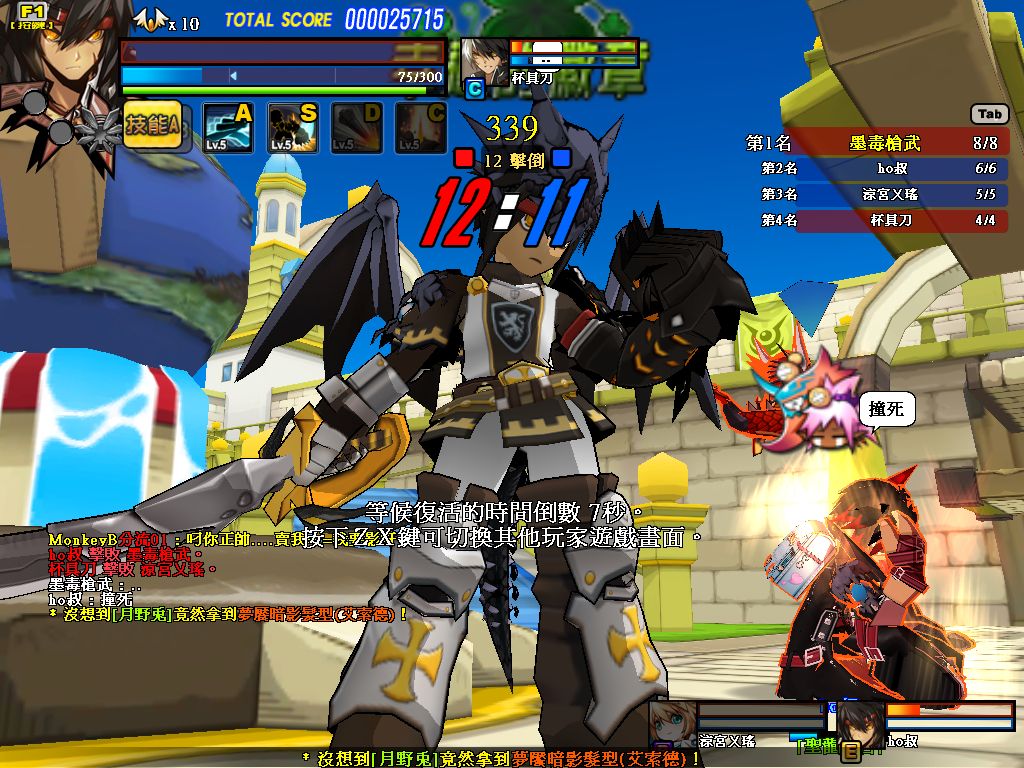The width and height of the screenshot is (1024, 768).
Task: Choose second-place row ho叔 in ranking
Action: (884, 169)
